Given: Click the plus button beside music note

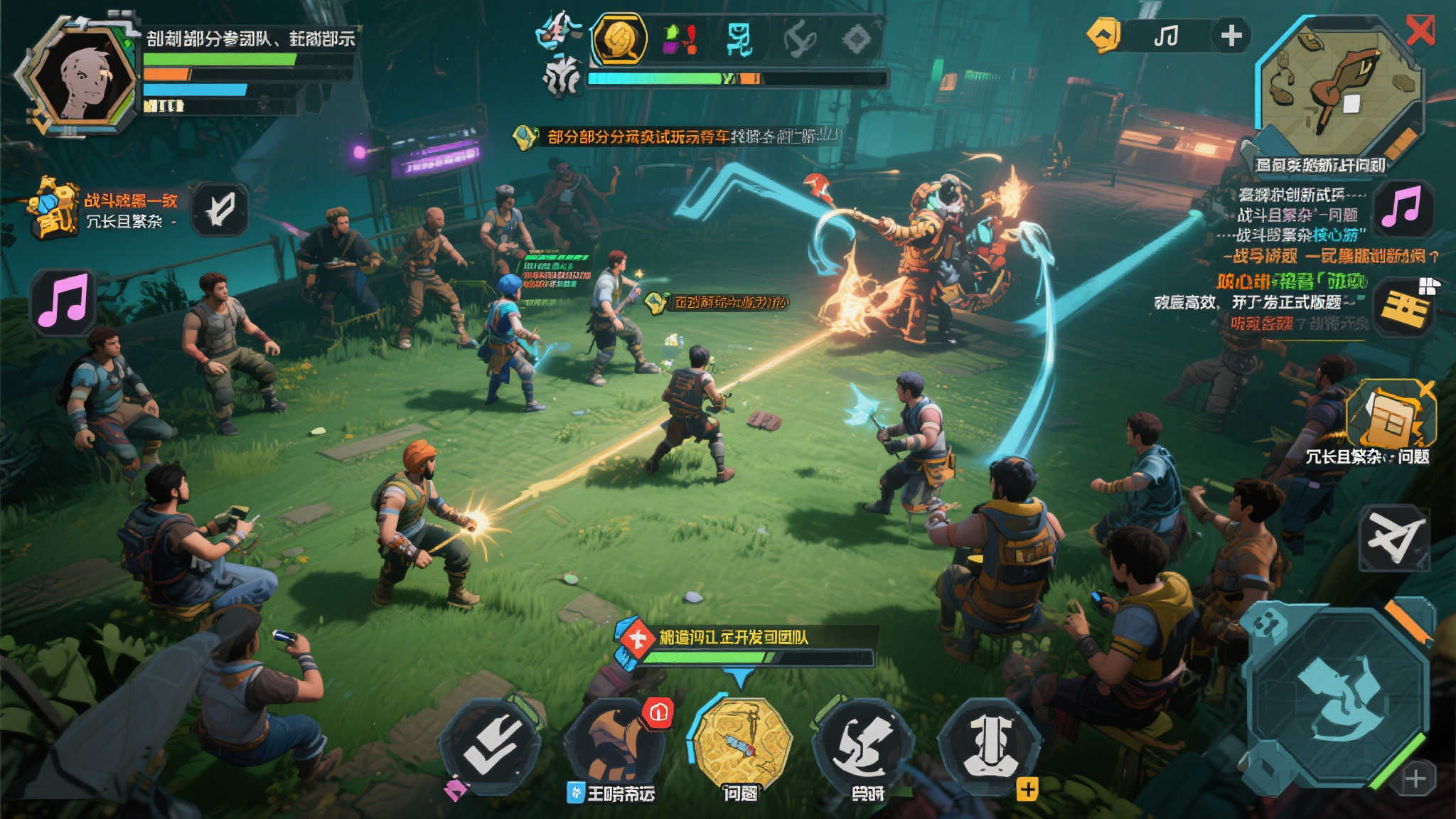Looking at the screenshot, I should coord(1231,35).
